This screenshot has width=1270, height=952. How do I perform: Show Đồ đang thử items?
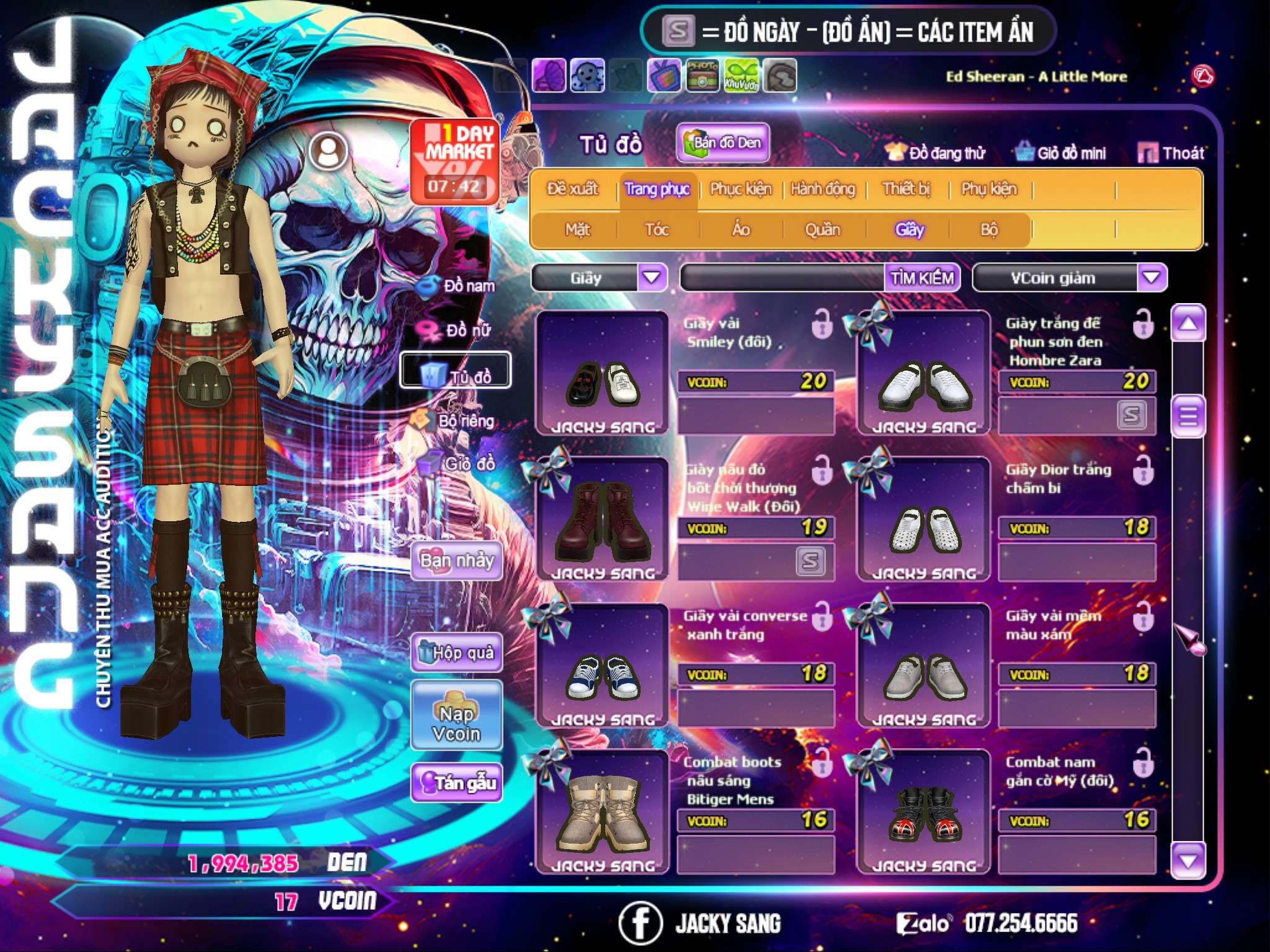pyautogui.click(x=935, y=153)
